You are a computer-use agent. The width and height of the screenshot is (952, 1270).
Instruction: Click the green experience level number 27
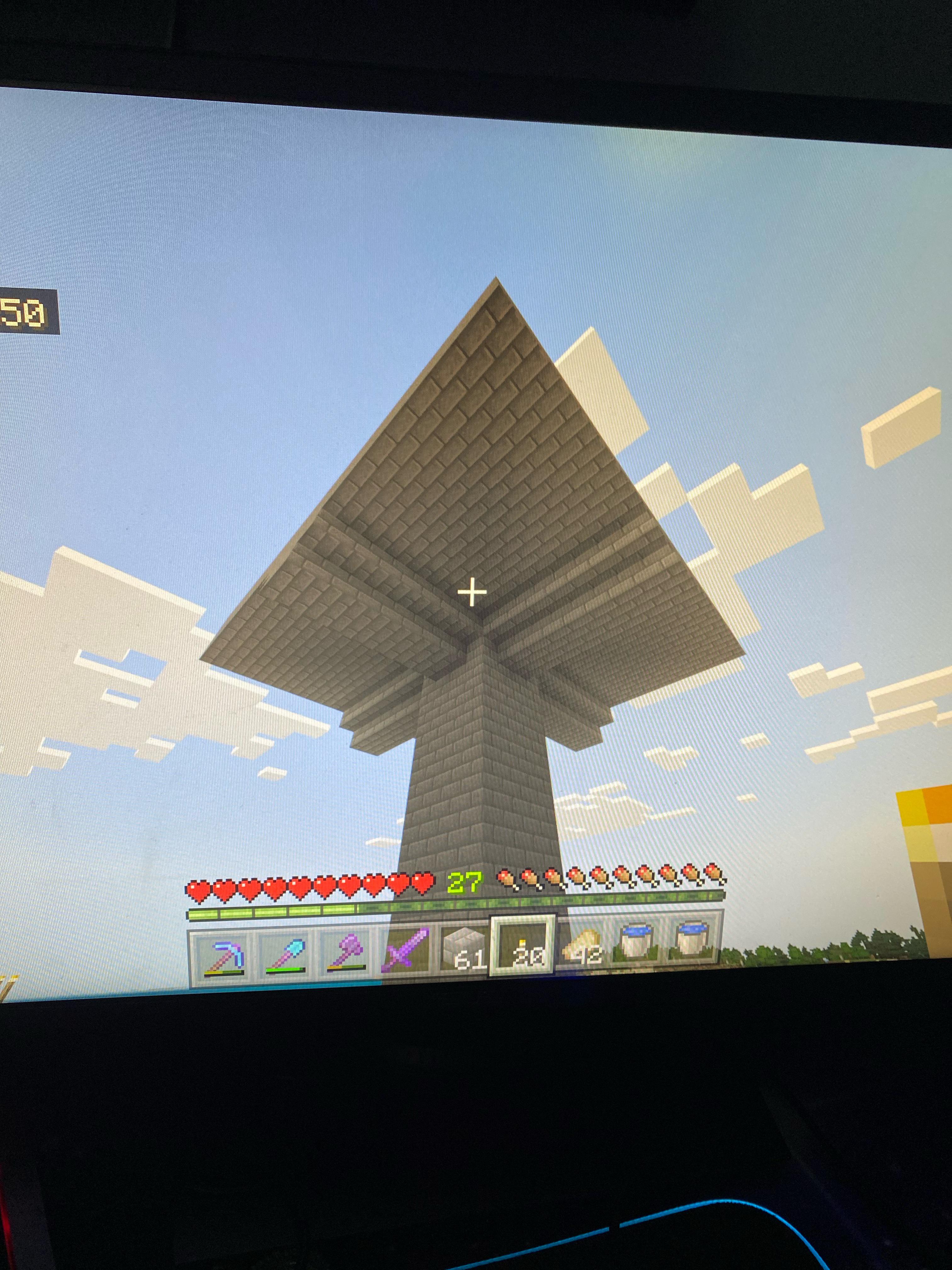[465, 883]
